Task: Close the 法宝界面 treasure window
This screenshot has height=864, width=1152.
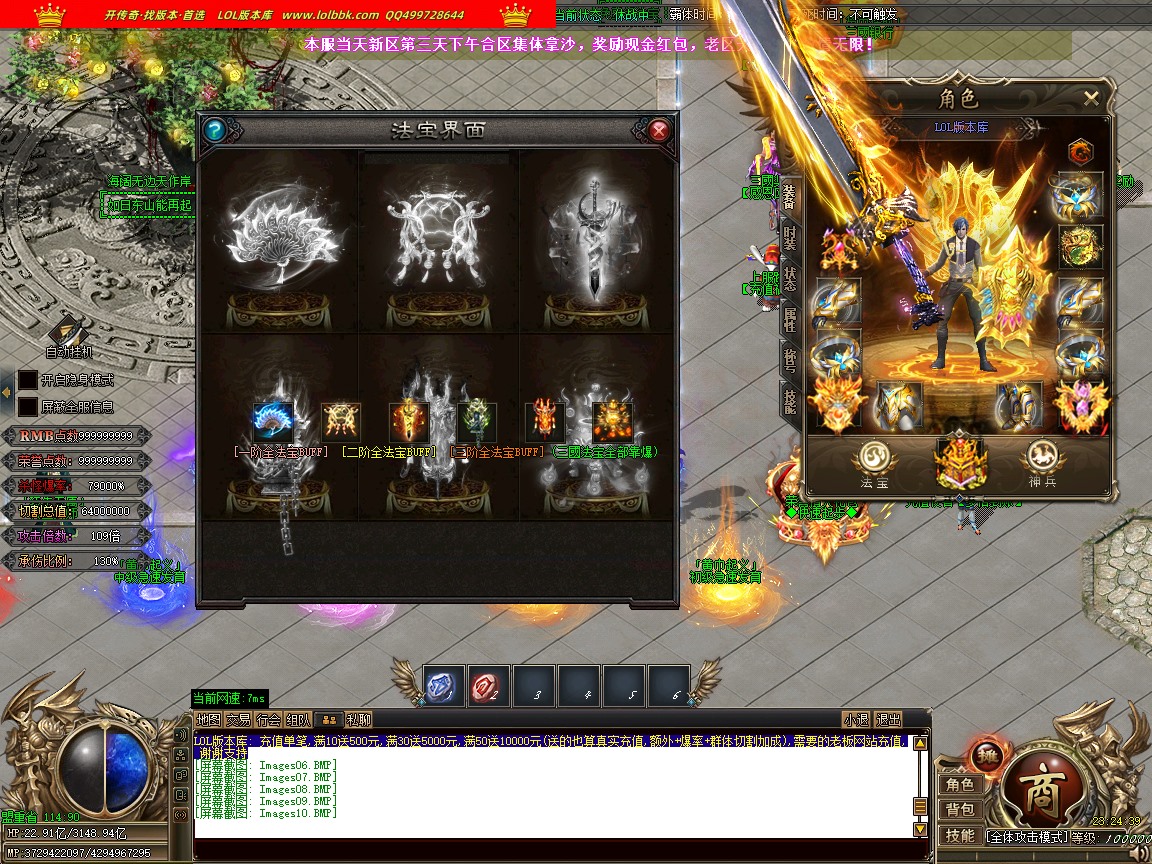Action: pos(659,131)
